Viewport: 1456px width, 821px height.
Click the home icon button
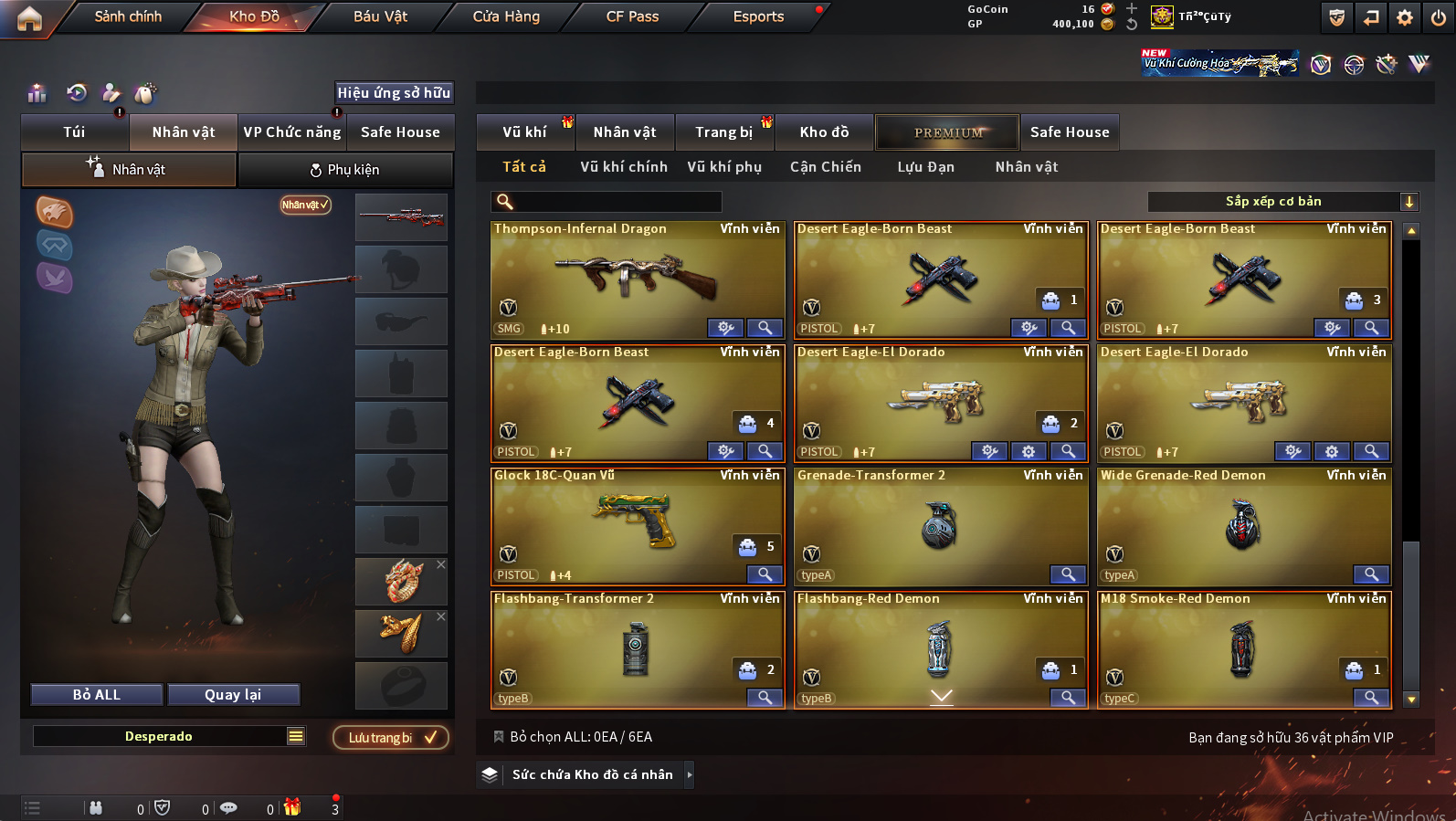click(x=29, y=18)
